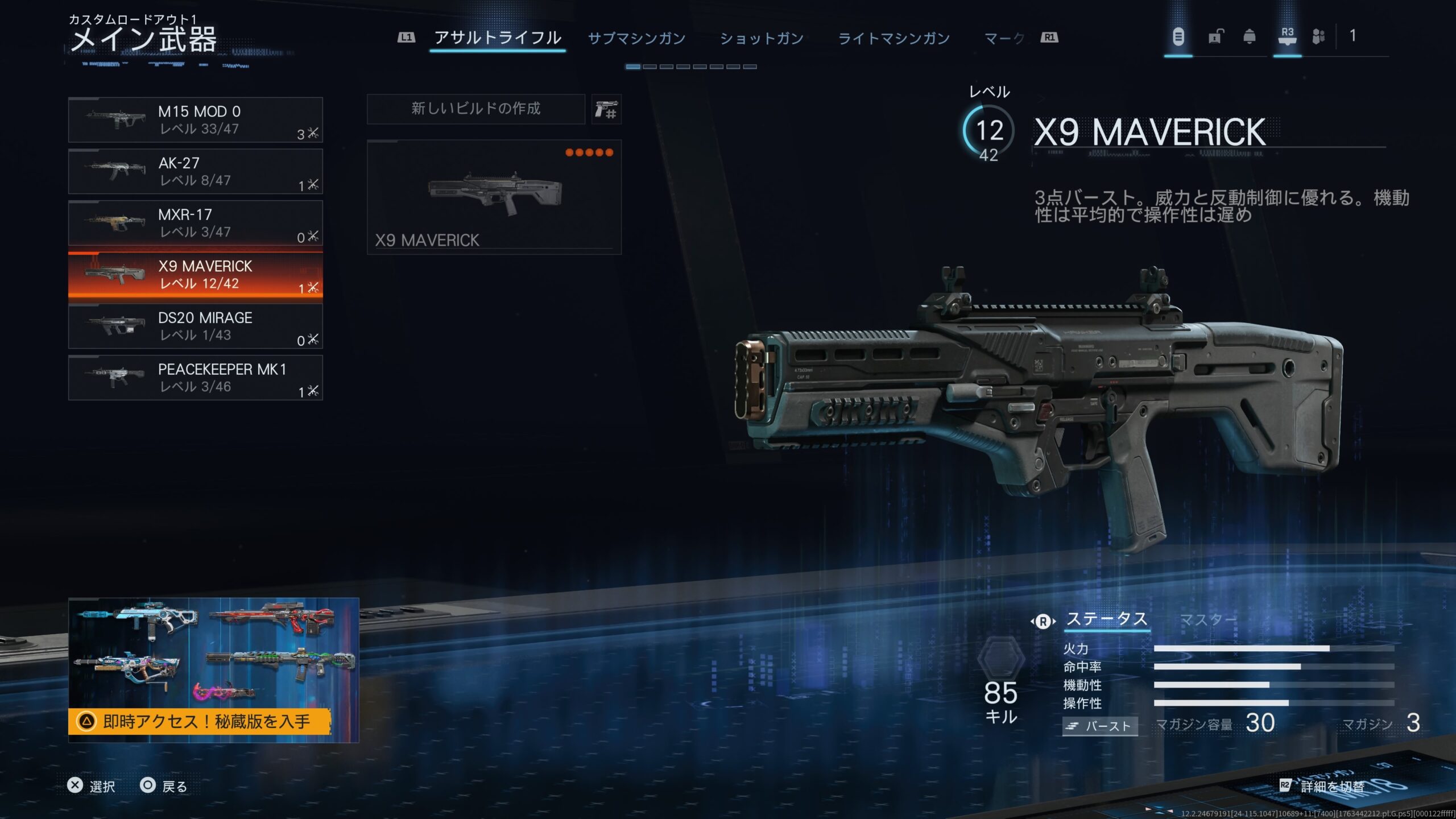Show the ライトマシンガン weapons
Screen dimensions: 1456x819
point(894,39)
